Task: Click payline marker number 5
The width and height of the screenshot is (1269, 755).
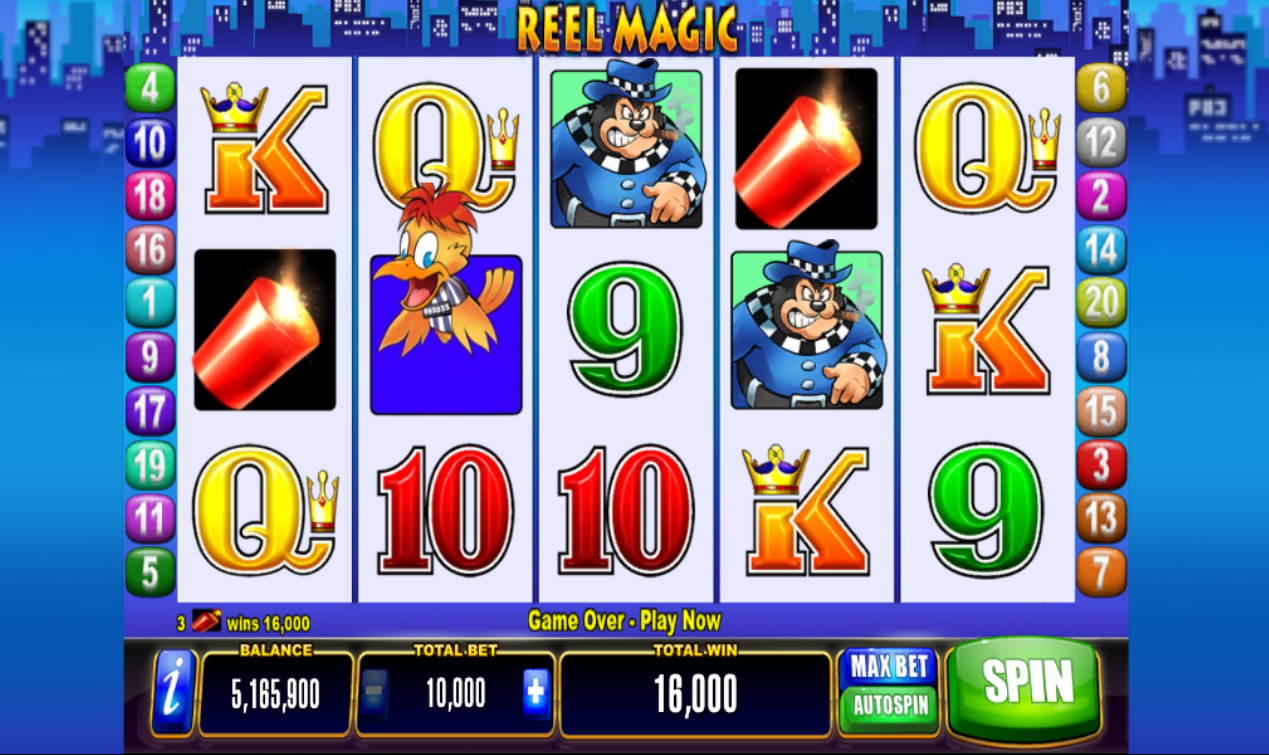Action: (150, 572)
